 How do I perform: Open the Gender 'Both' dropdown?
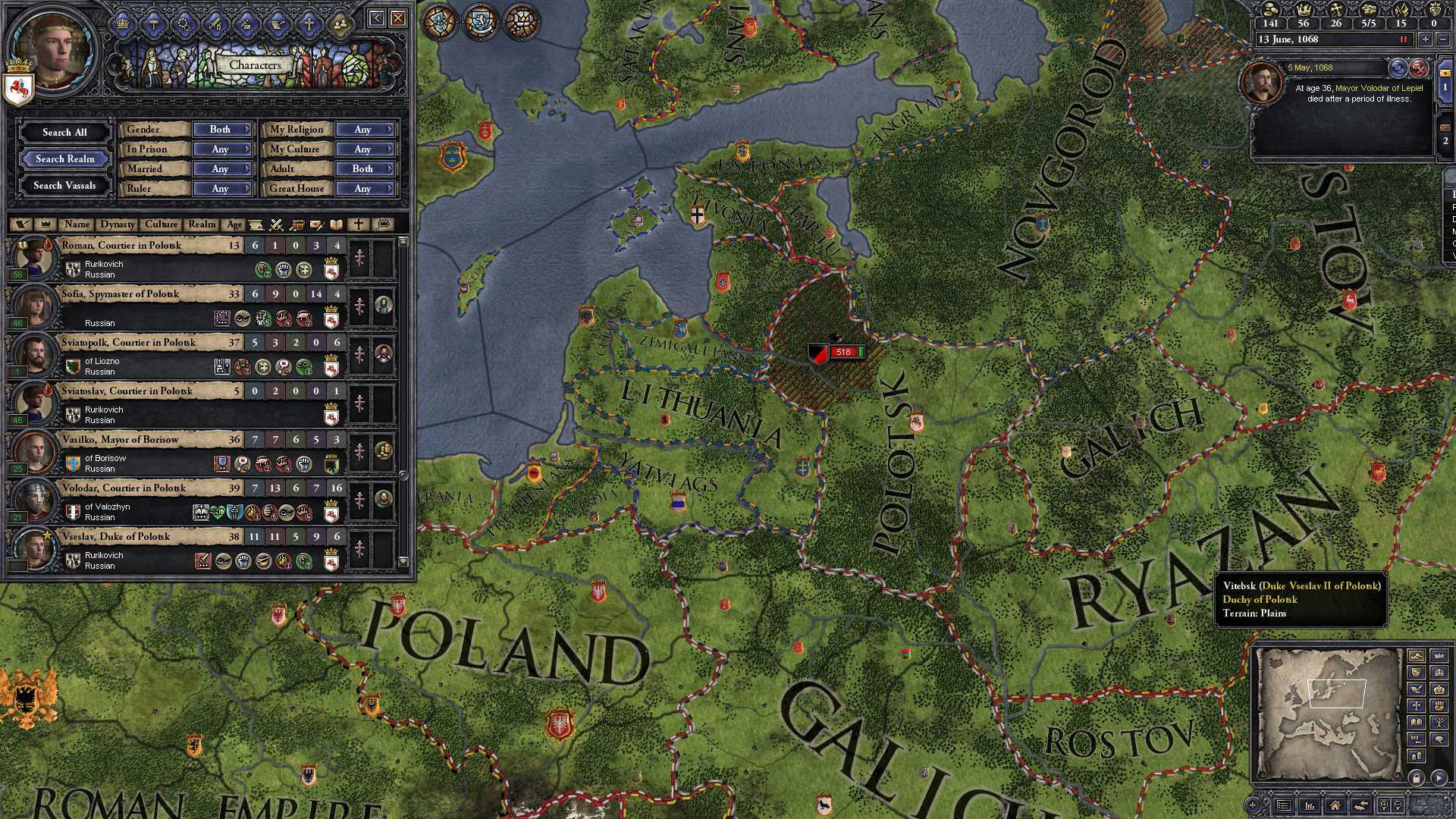222,129
